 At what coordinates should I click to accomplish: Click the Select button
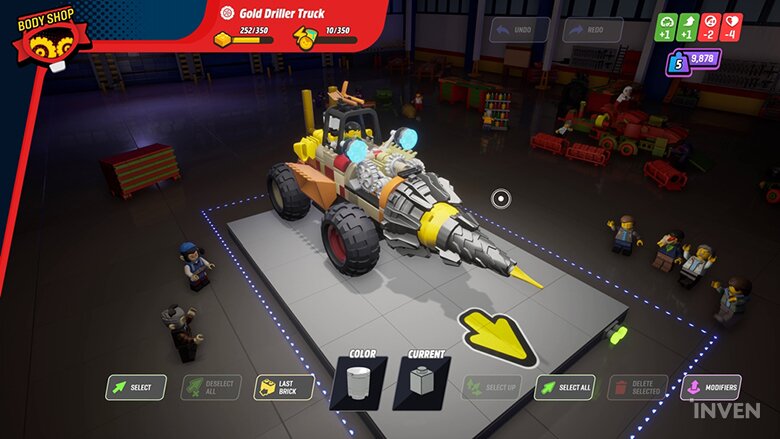coord(135,387)
